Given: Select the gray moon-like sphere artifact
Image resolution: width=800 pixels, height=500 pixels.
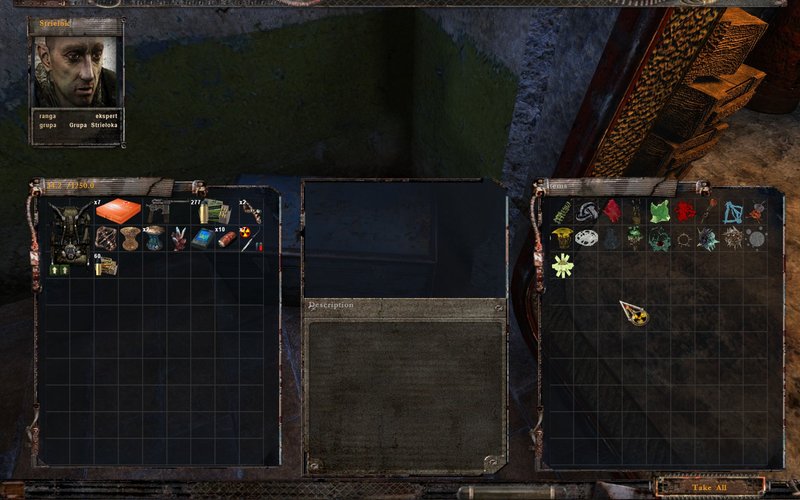Looking at the screenshot, I should [x=757, y=238].
